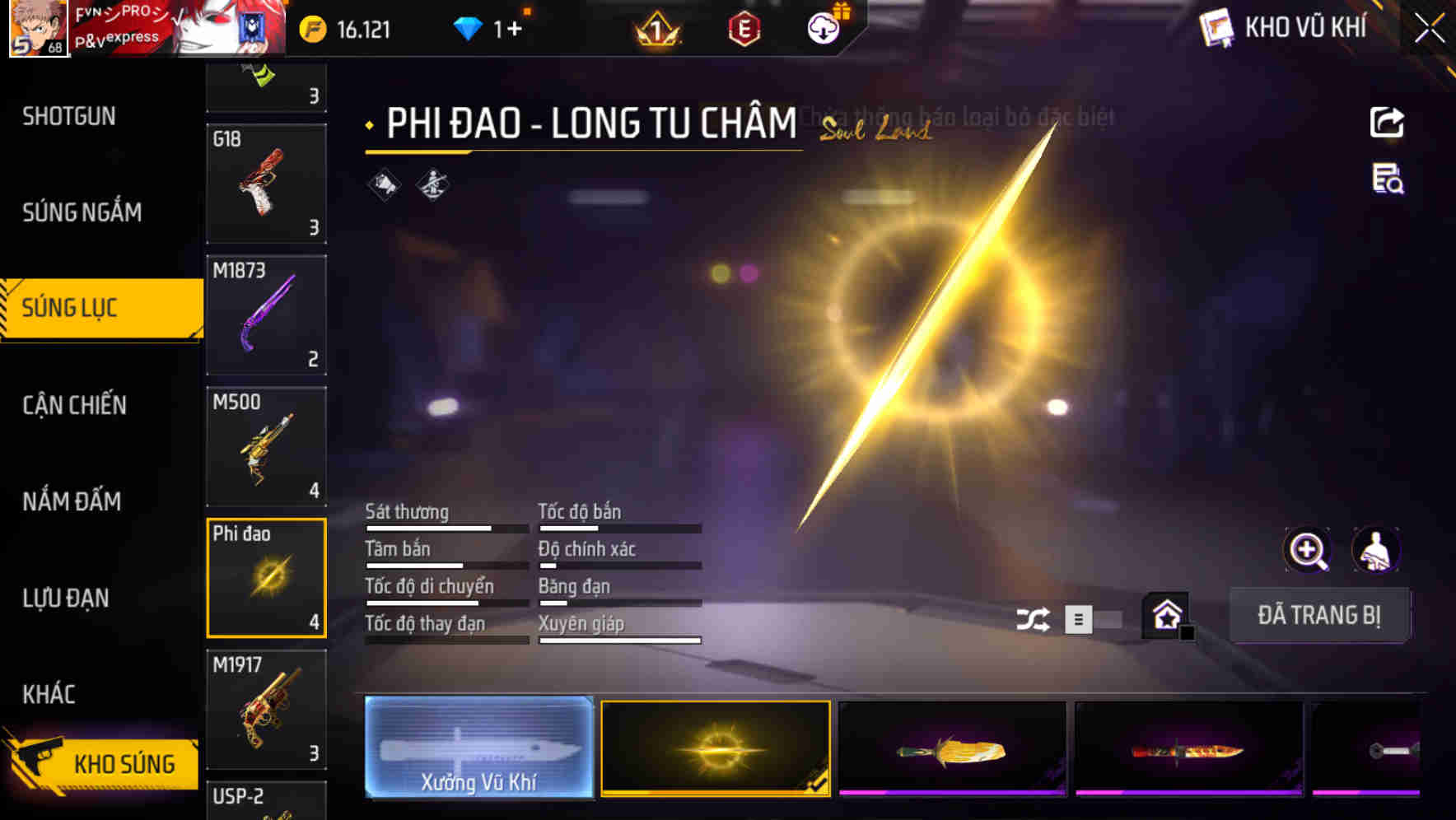Switch to the CẬN CHIẾN category
Image resolution: width=1456 pixels, height=820 pixels.
tap(72, 405)
